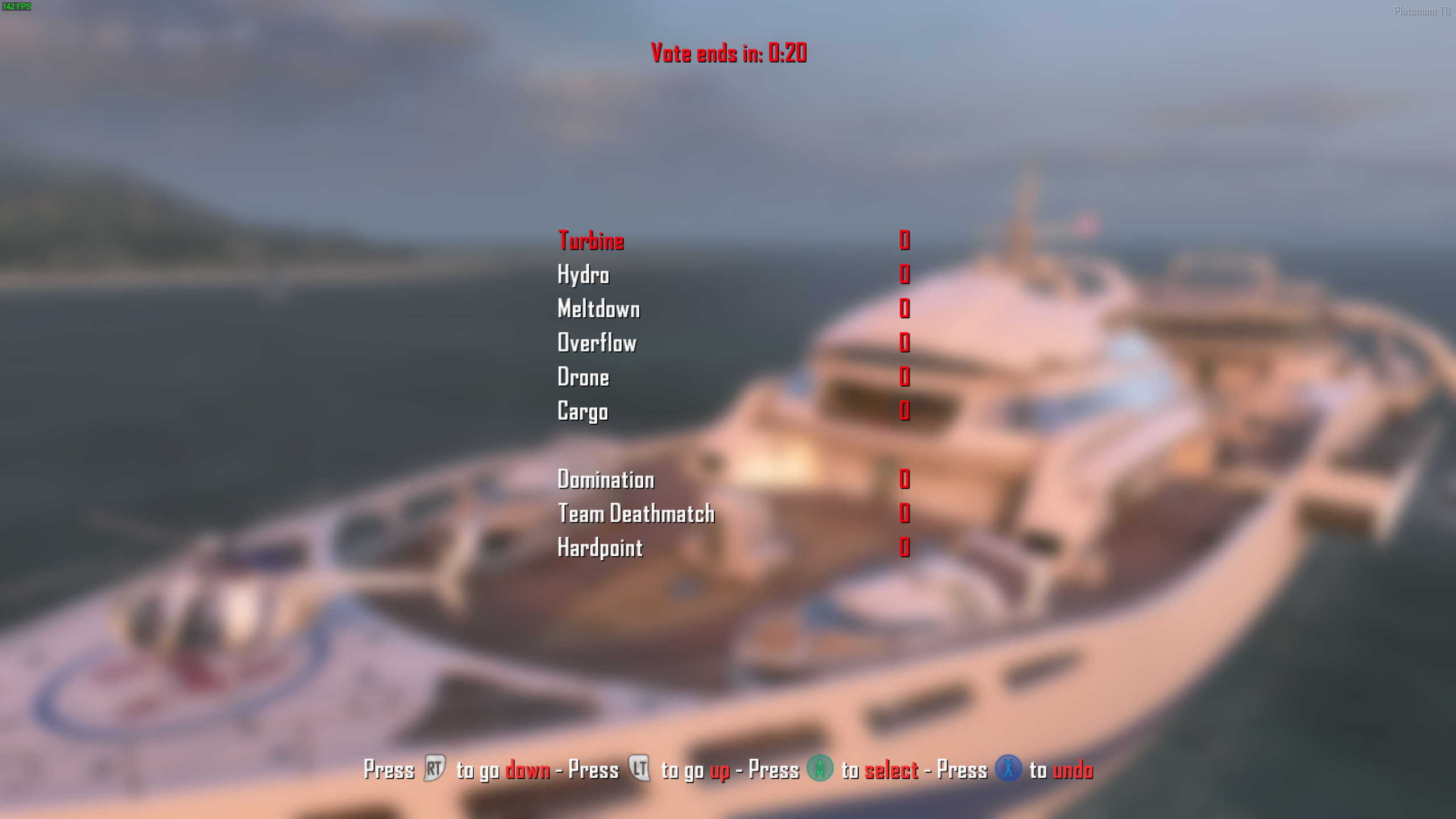The height and width of the screenshot is (819, 1456).
Task: Vote for the Drone map
Action: click(x=583, y=378)
